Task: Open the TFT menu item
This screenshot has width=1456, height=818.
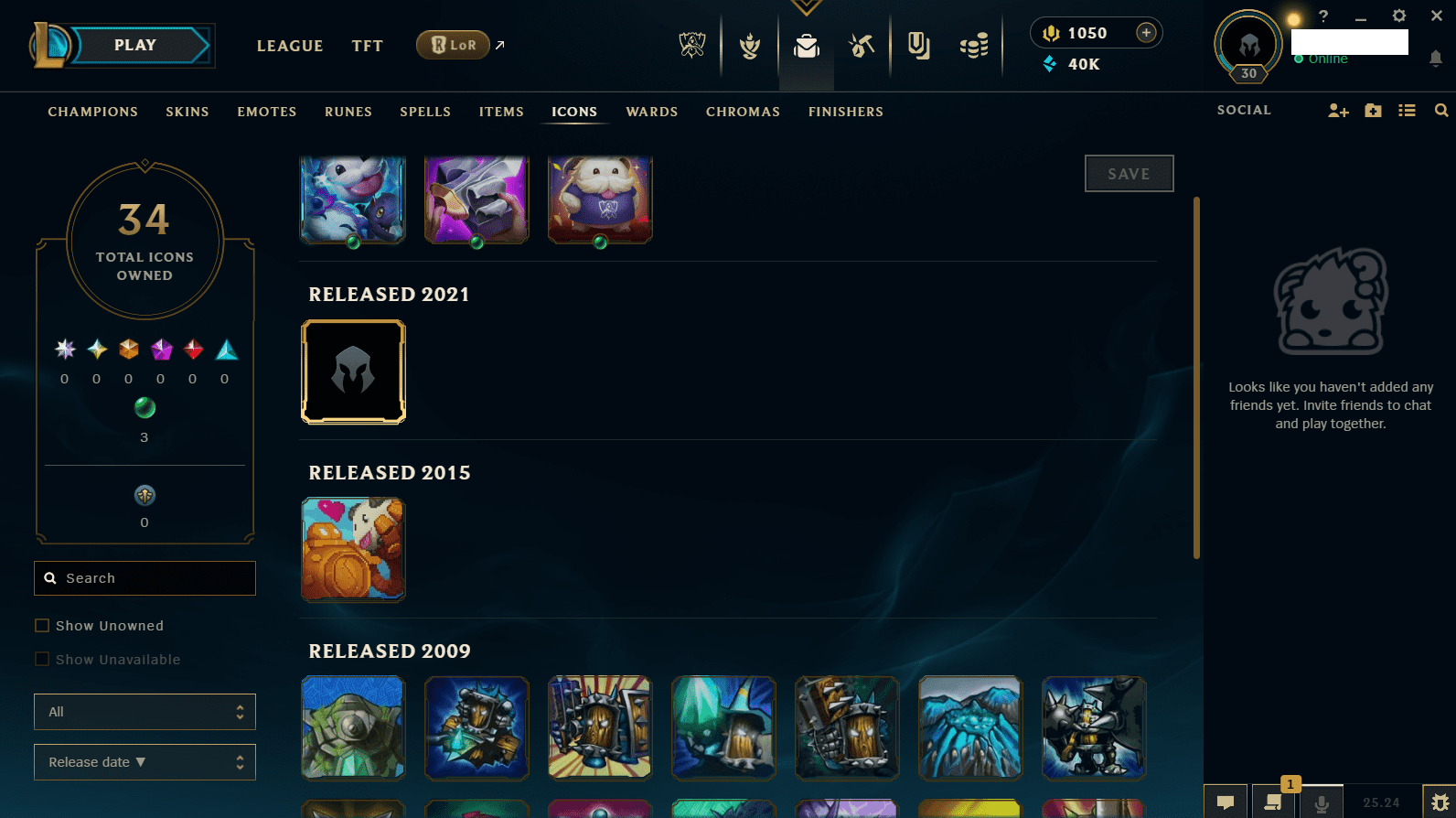Action: click(367, 45)
